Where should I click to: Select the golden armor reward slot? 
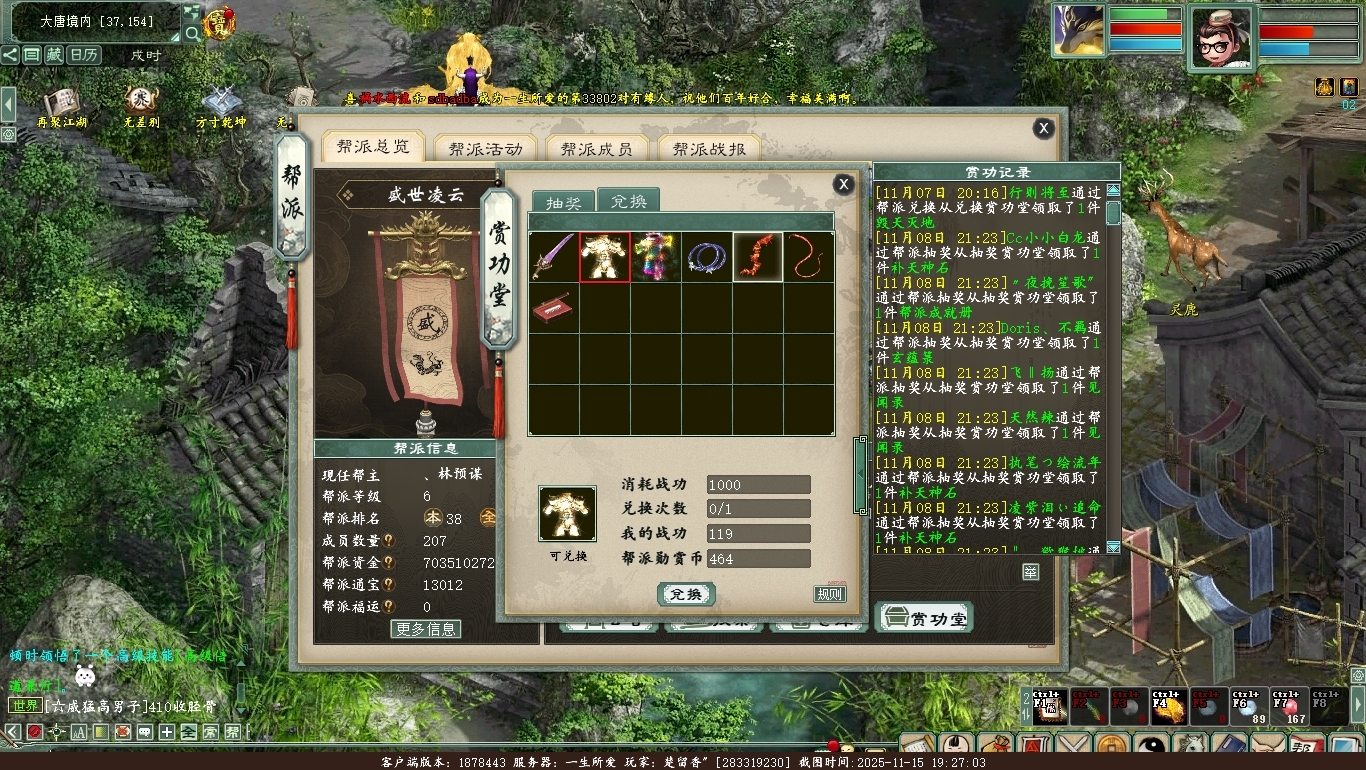coord(605,257)
